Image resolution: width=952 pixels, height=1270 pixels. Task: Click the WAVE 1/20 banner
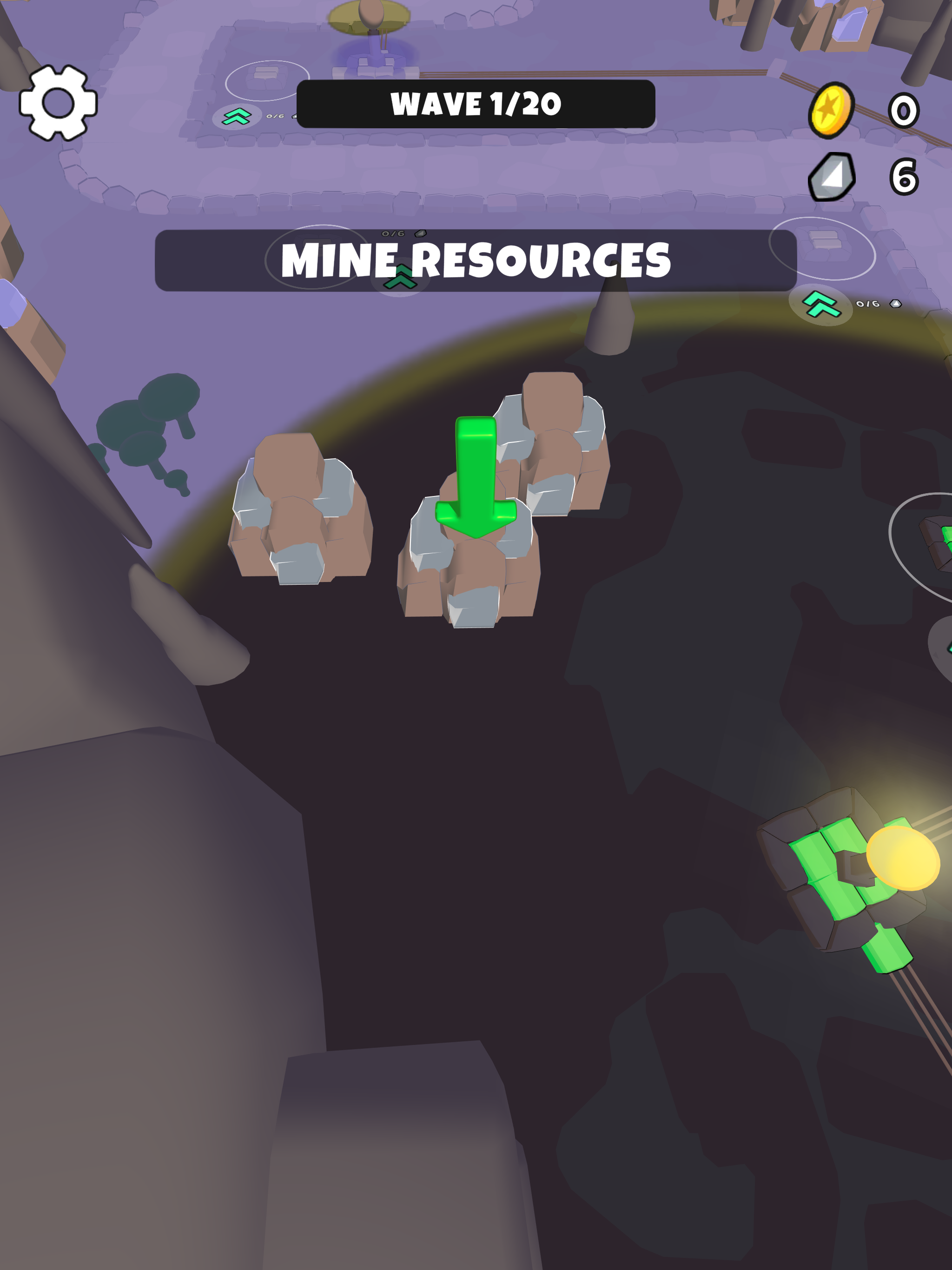476,104
